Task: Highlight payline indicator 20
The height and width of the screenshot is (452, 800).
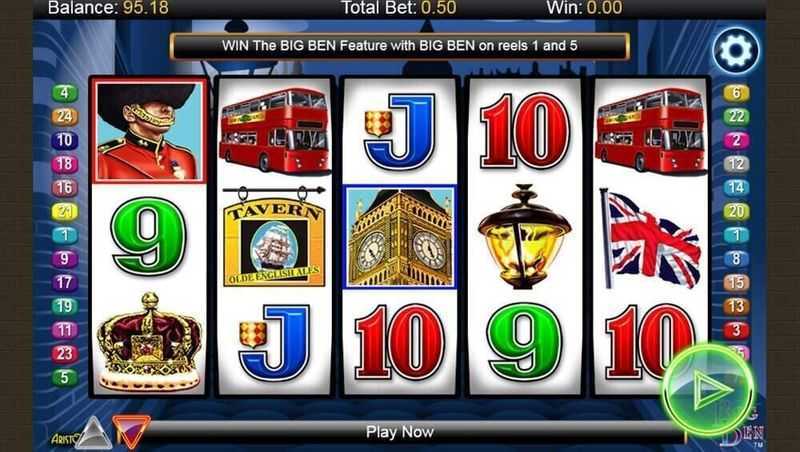Action: [736, 211]
